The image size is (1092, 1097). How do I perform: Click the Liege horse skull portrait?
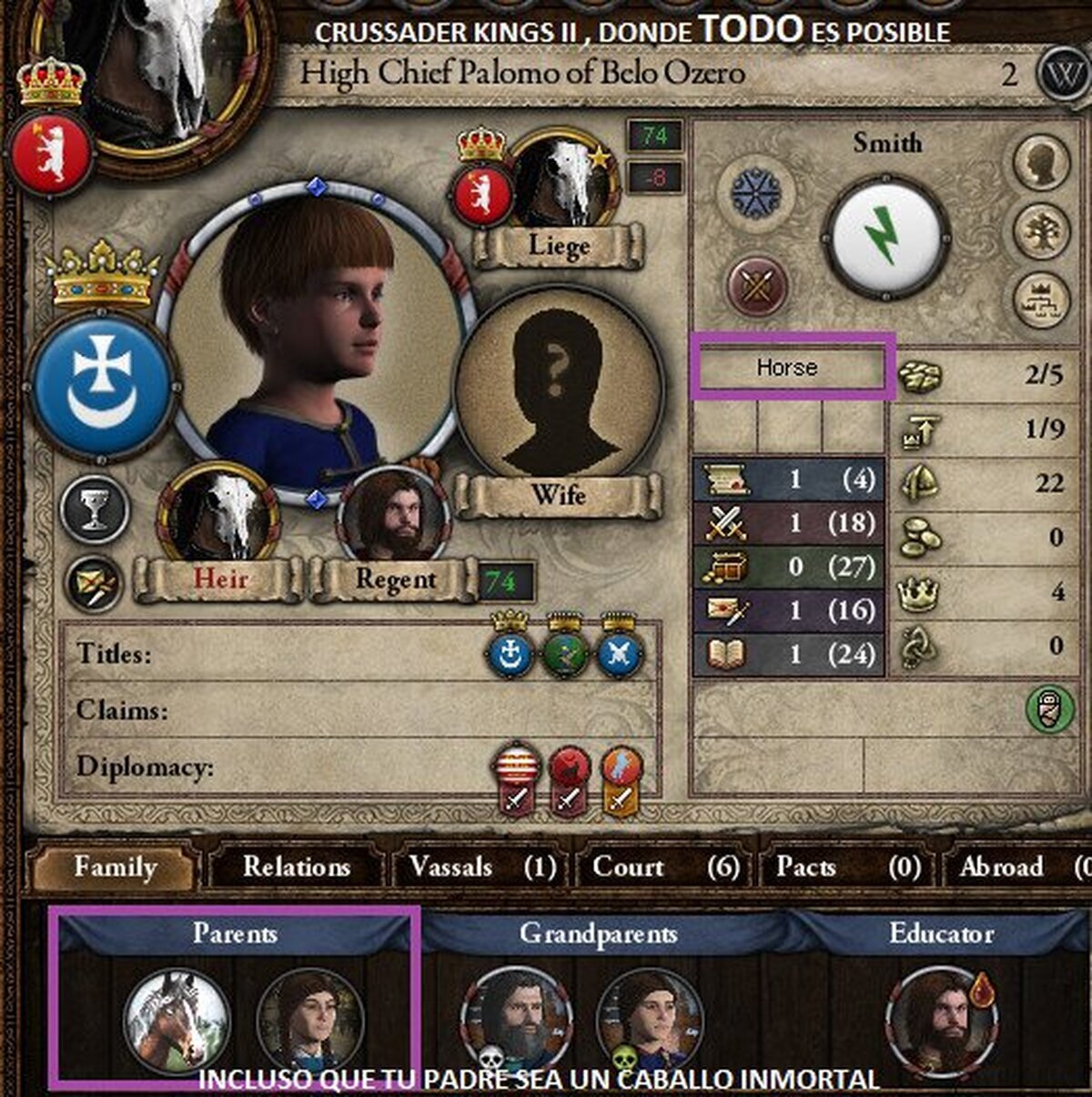[x=562, y=182]
